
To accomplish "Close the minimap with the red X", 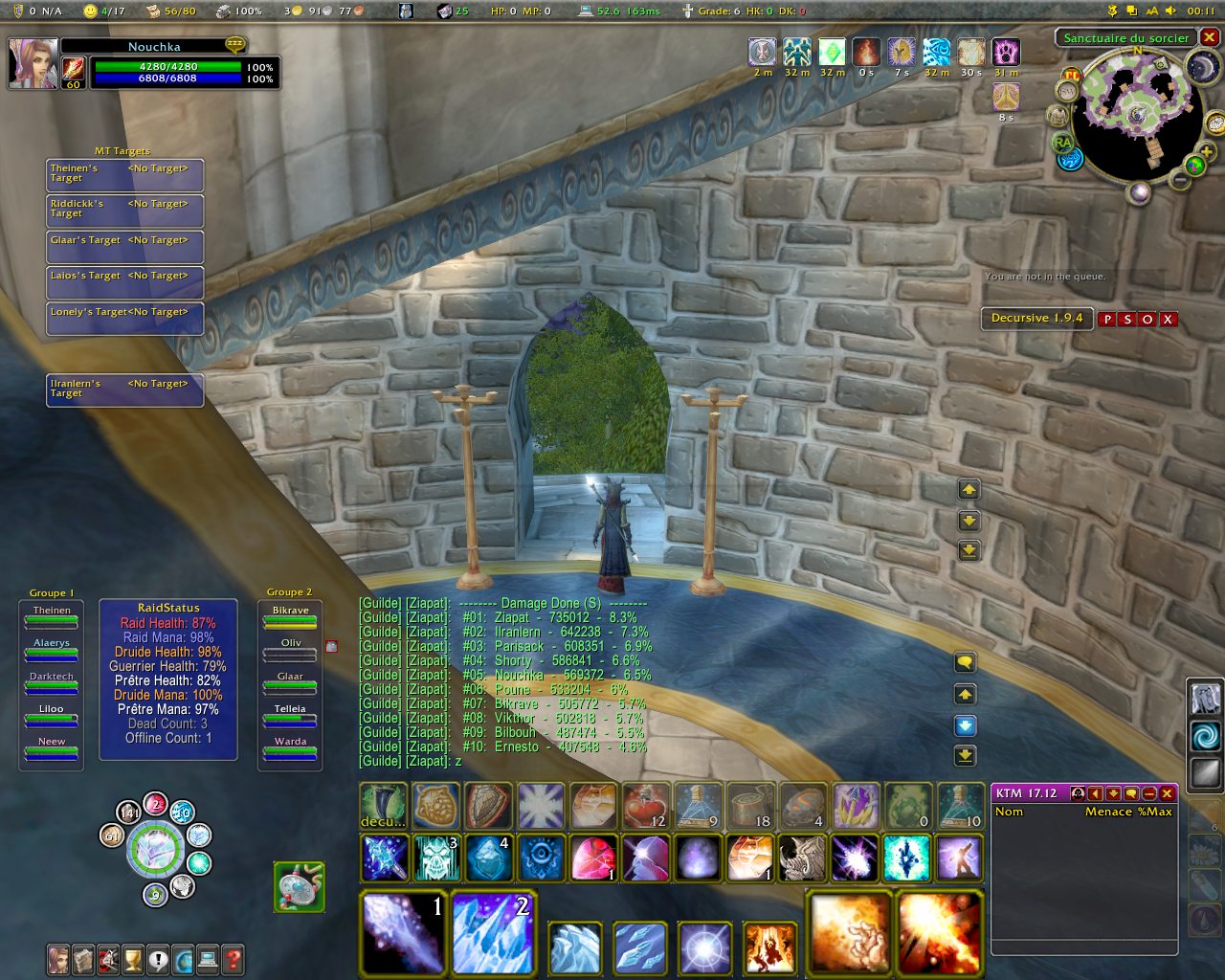I will tap(1210, 37).
